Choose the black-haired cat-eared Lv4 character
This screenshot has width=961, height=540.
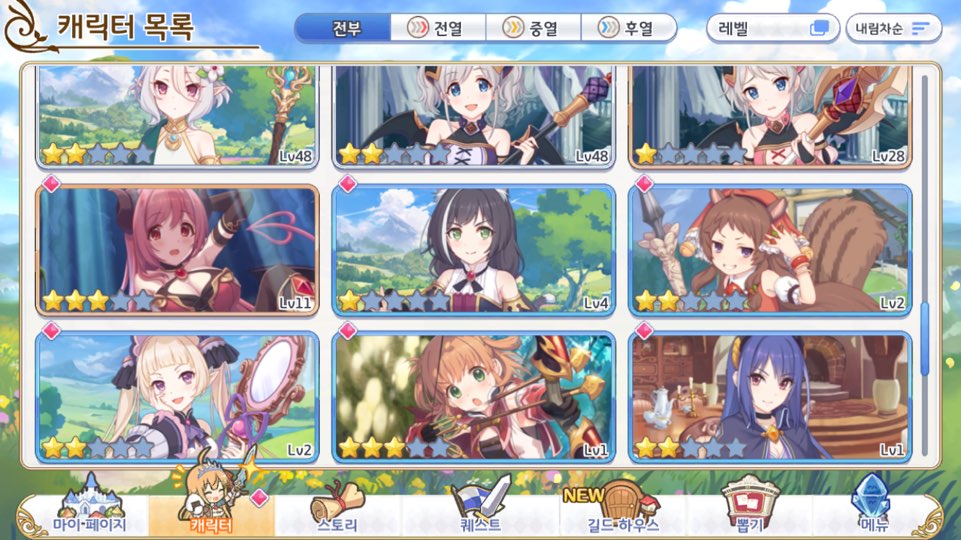pyautogui.click(x=474, y=250)
